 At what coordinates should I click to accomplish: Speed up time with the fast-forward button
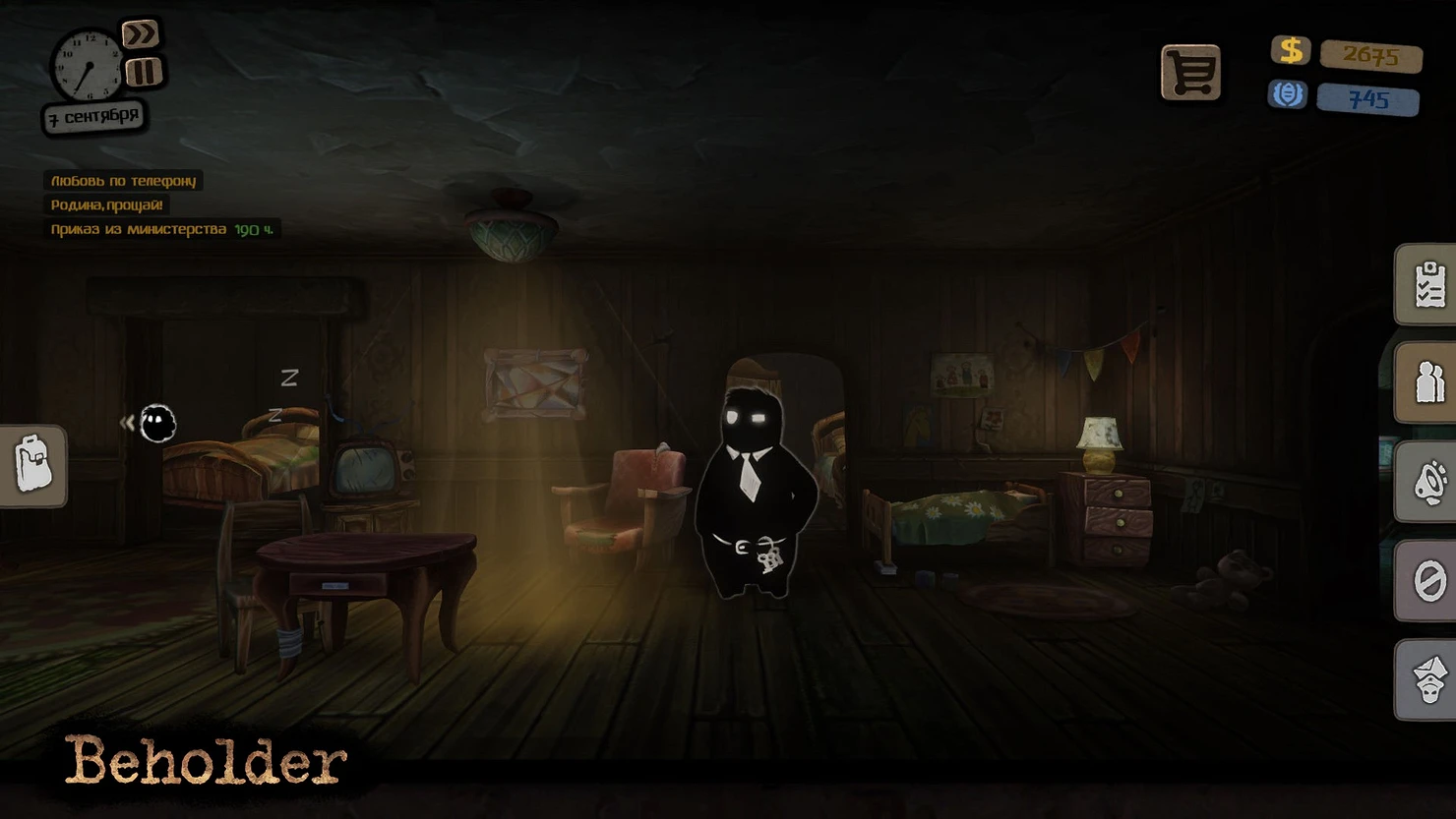pos(140,34)
